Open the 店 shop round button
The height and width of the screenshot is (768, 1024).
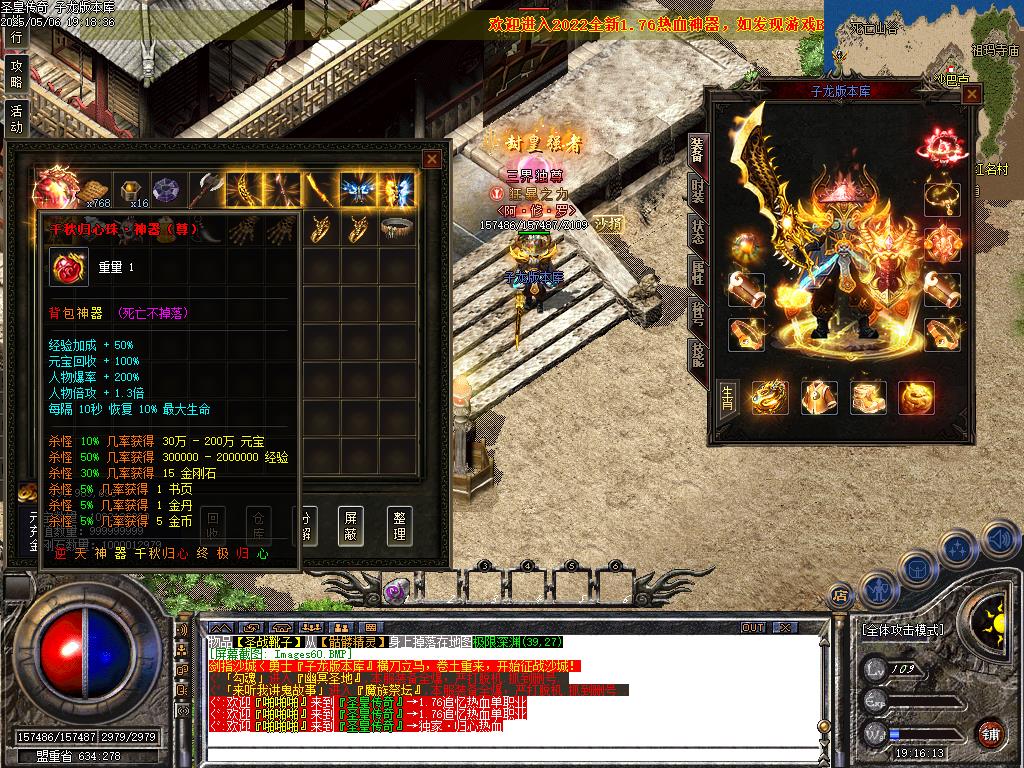(841, 596)
